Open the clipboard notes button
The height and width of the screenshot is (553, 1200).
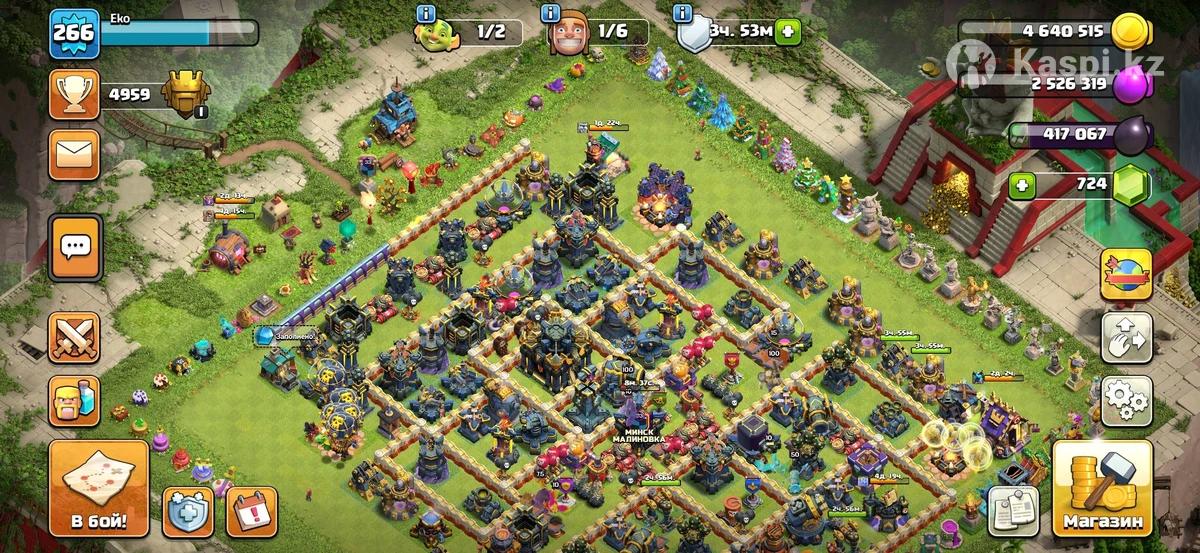point(1013,511)
